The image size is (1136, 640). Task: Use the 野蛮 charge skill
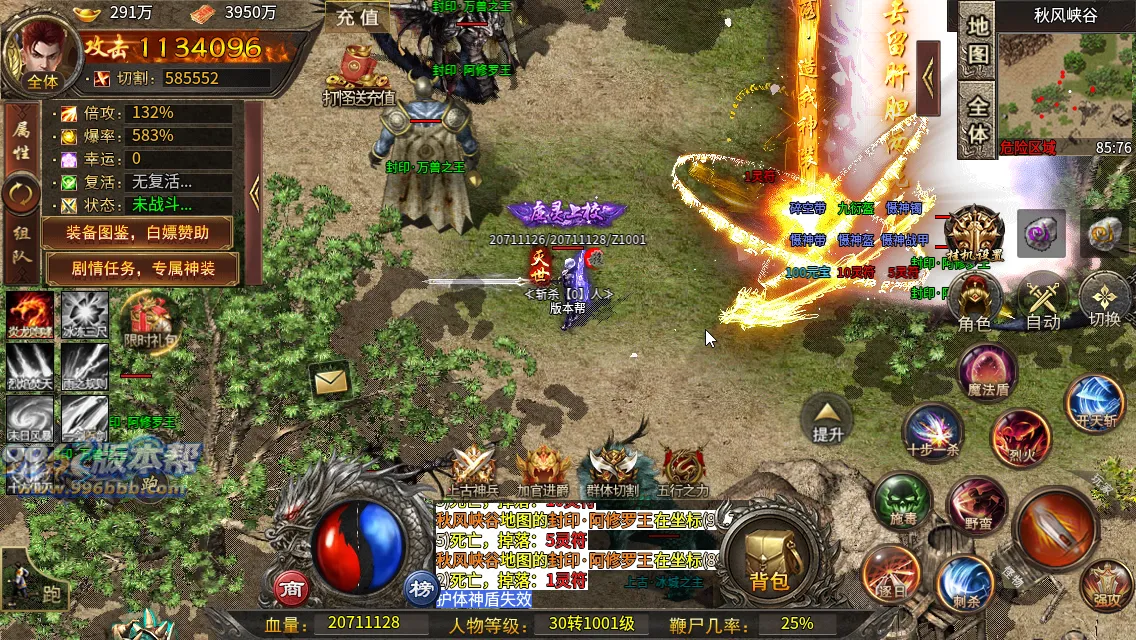[x=977, y=507]
